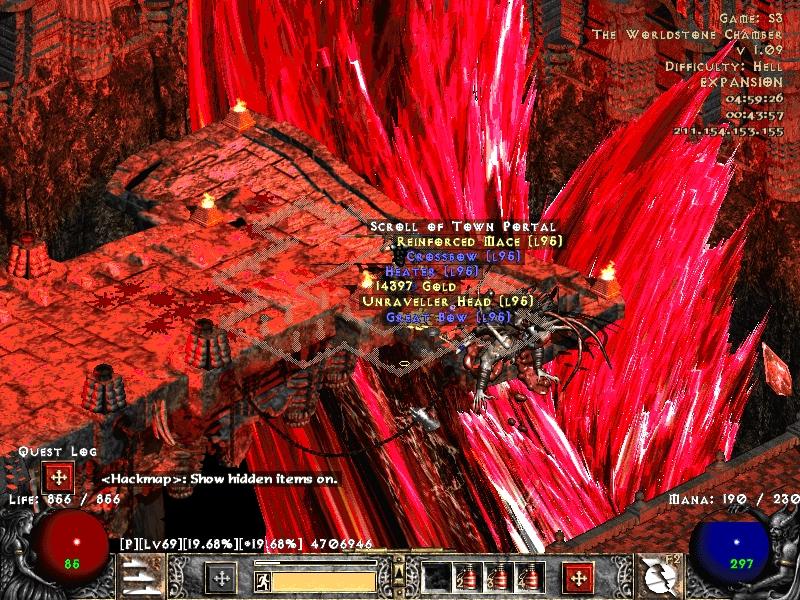The height and width of the screenshot is (600, 800).
Task: Pick up the Unraveller Head label
Action: 447,301
